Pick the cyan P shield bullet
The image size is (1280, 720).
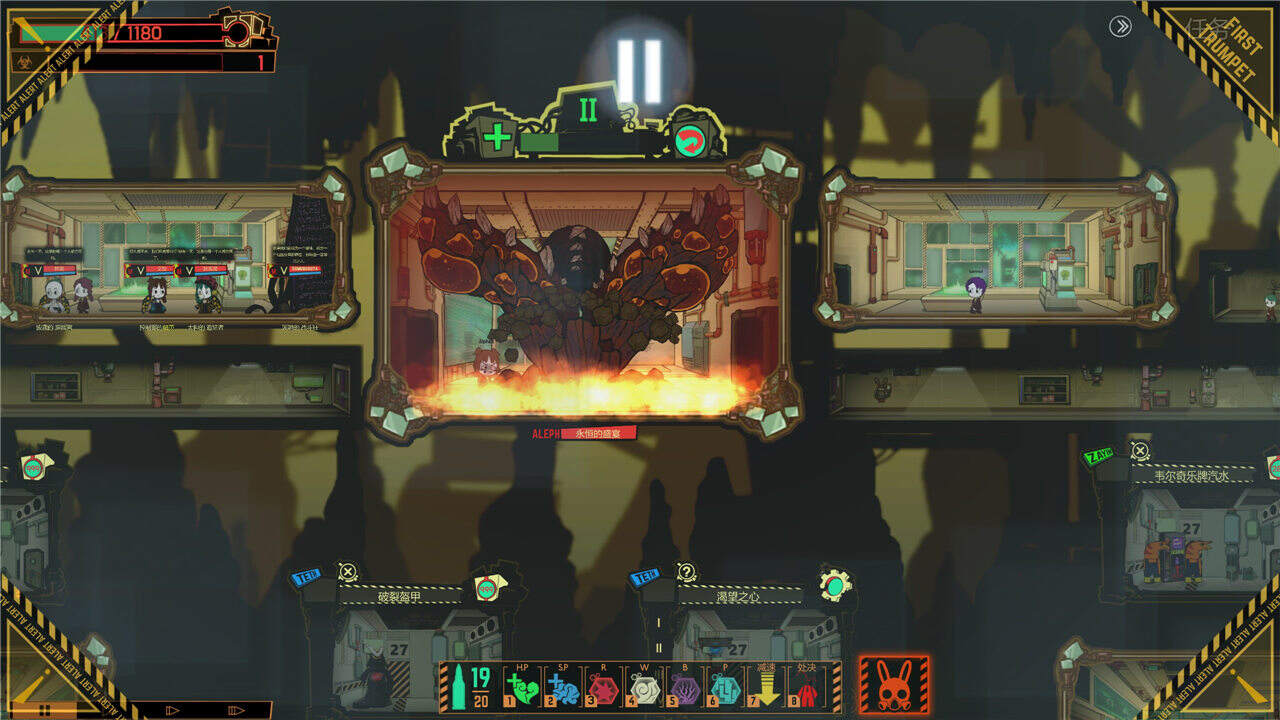pos(725,687)
